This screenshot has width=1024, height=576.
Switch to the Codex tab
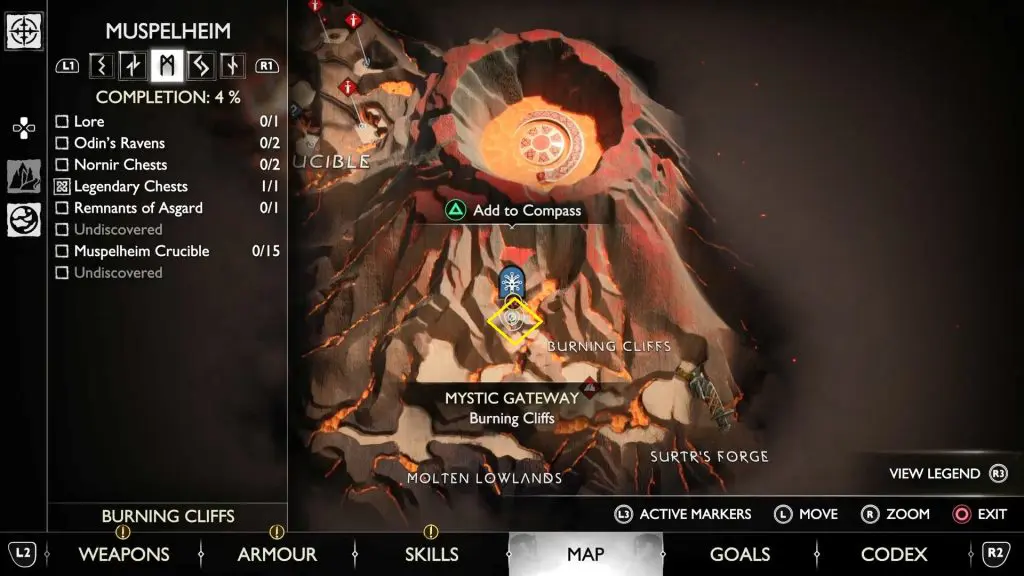coord(893,554)
